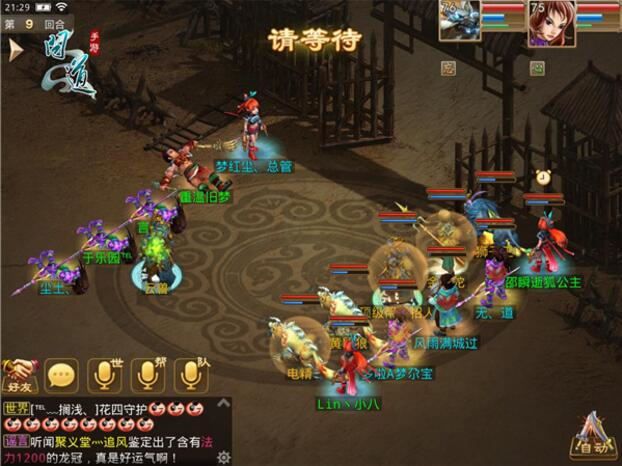This screenshot has width=622, height=466.
Task: Activate the 队 team voice microphone
Action: click(x=190, y=374)
